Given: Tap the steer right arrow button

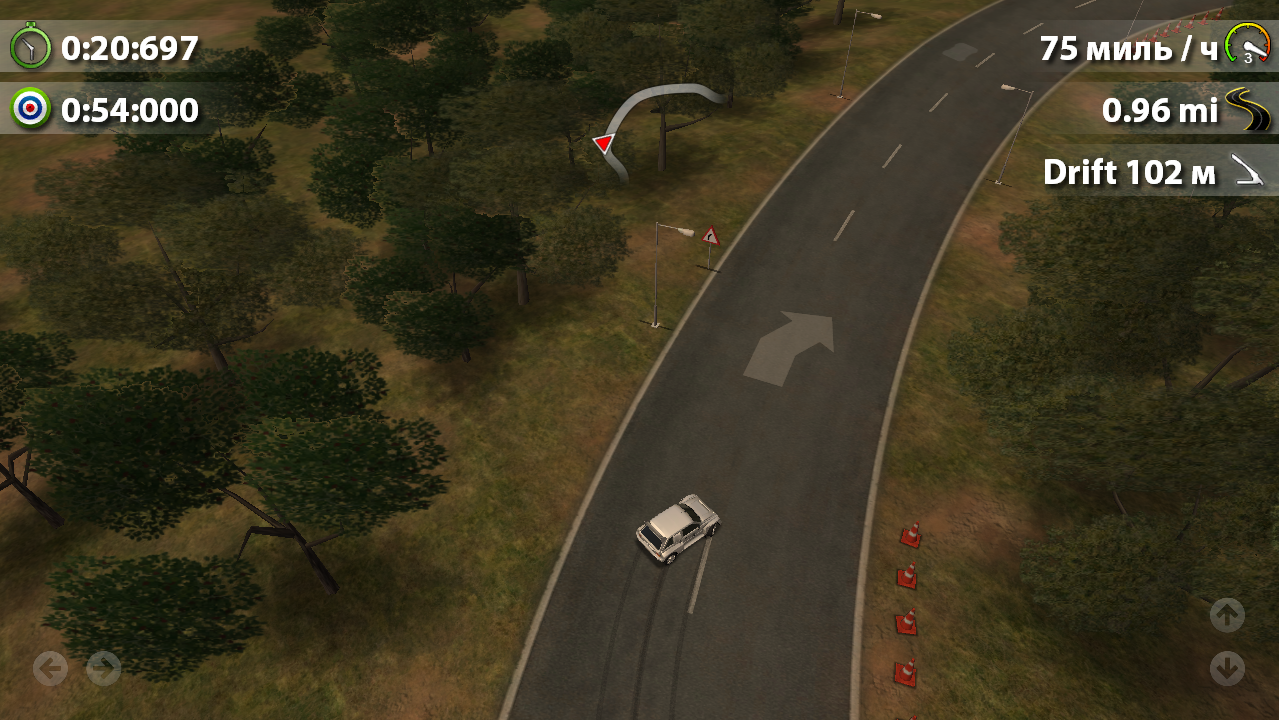Looking at the screenshot, I should (x=103, y=668).
